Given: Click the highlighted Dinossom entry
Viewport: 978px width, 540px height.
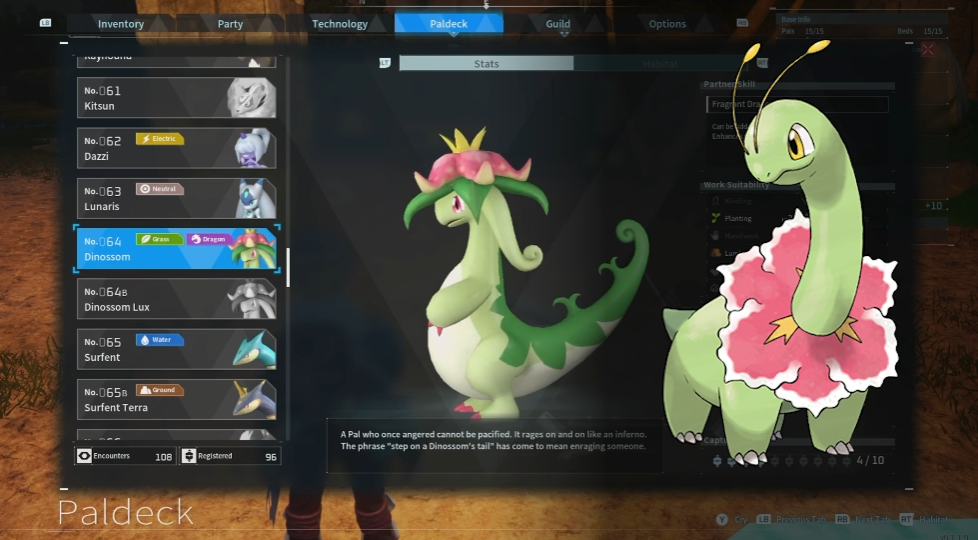Looking at the screenshot, I should pos(175,248).
